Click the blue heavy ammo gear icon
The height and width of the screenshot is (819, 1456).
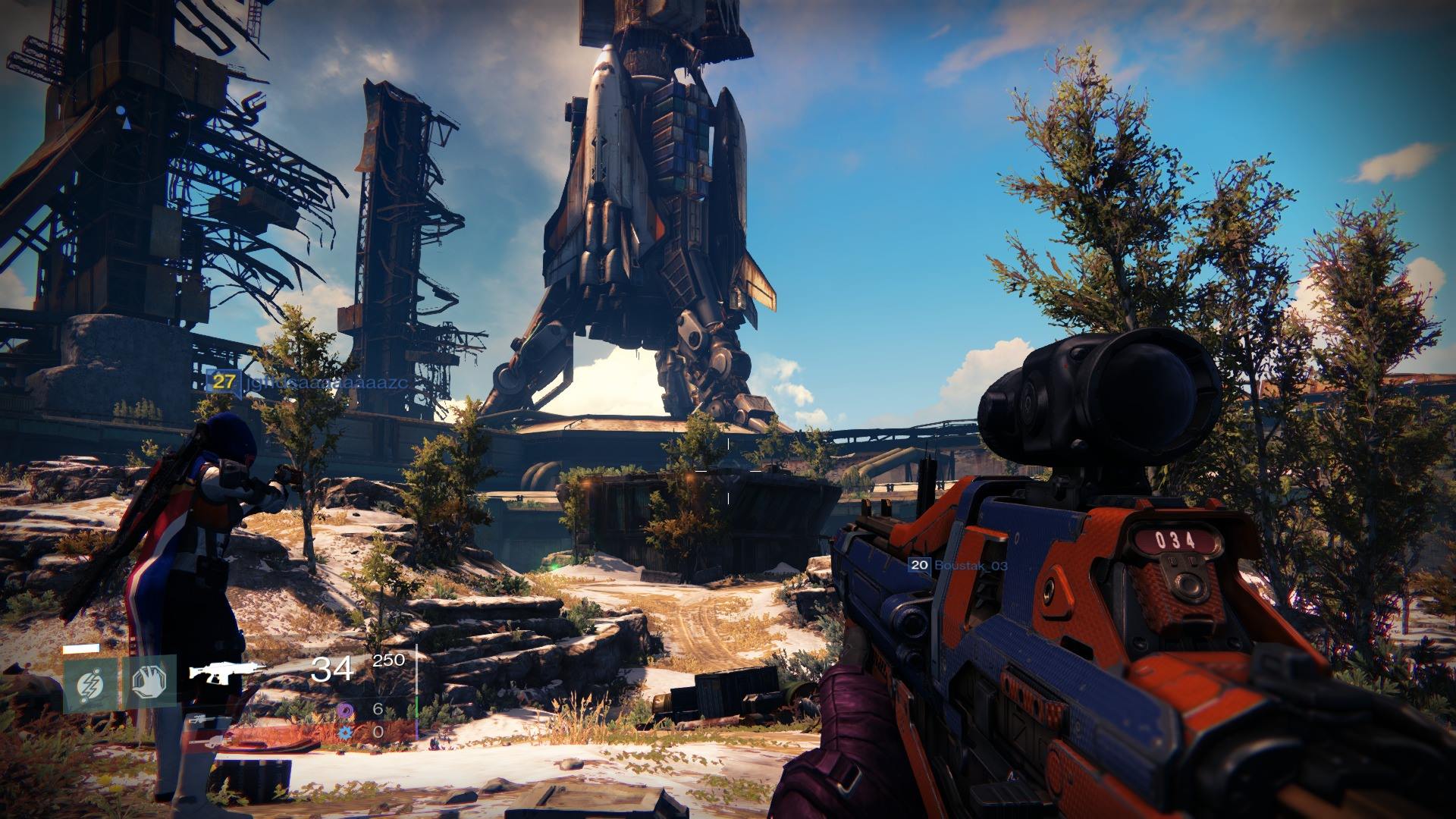345,732
